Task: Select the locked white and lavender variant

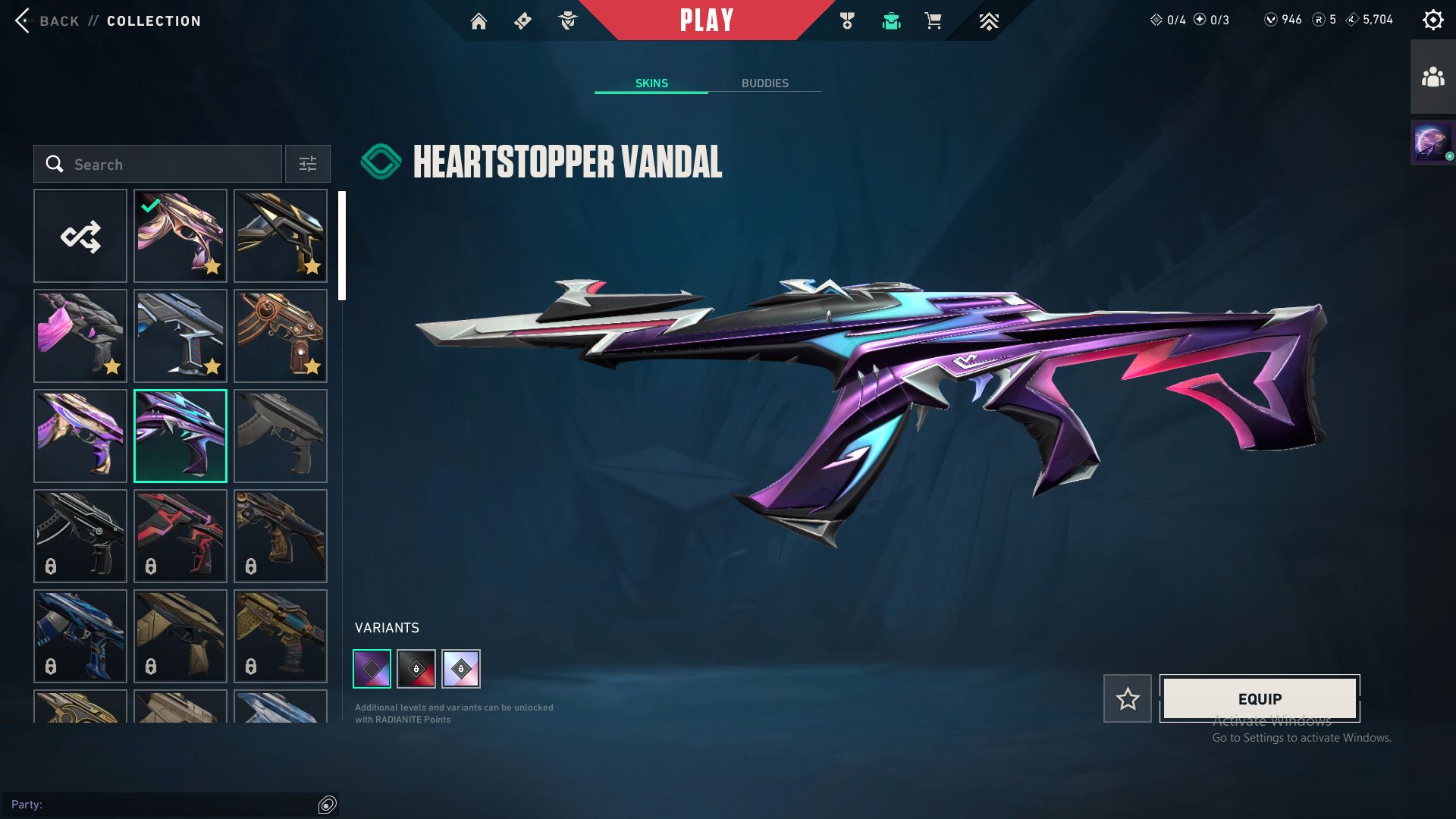Action: (461, 669)
